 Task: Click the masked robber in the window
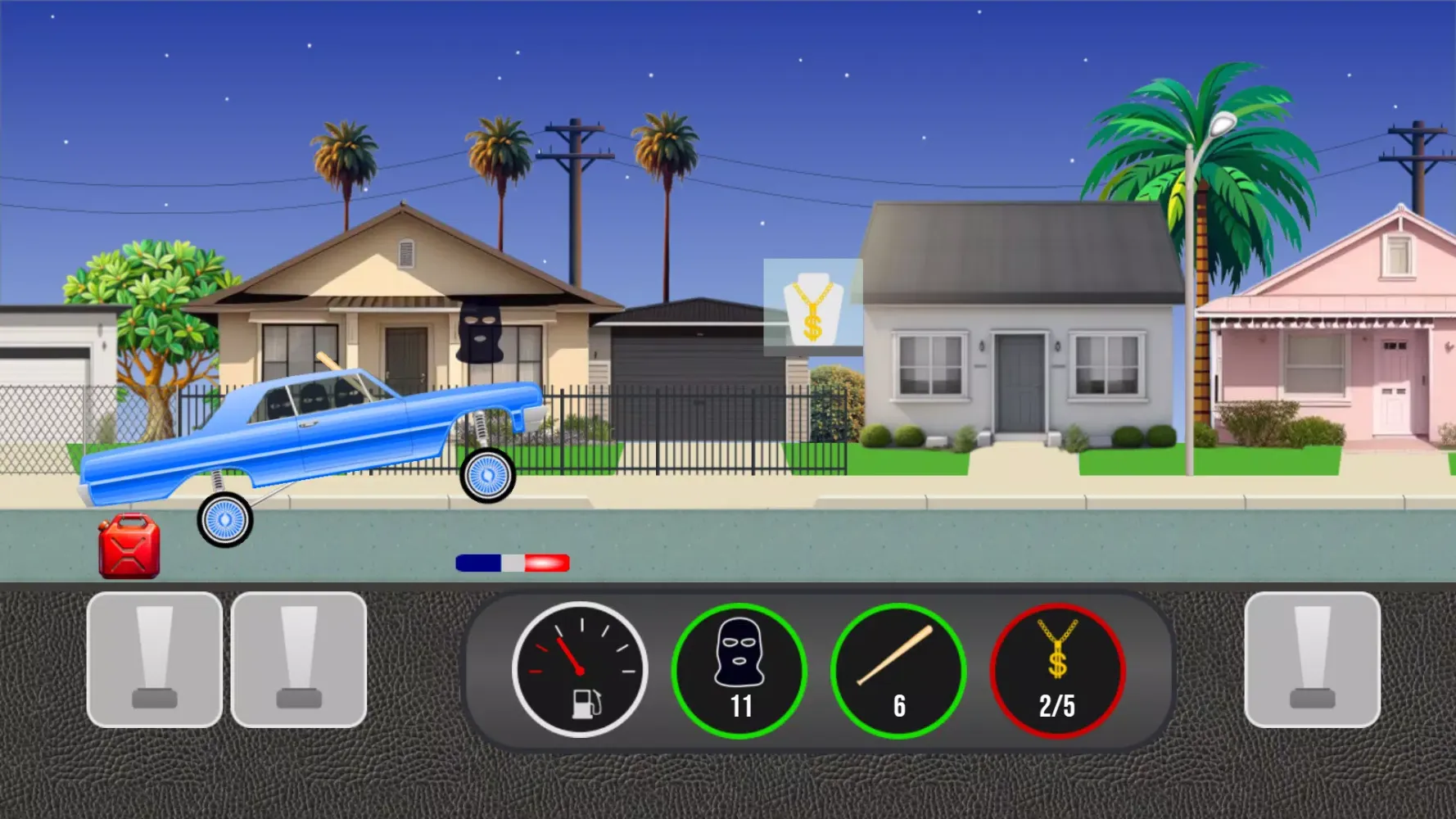pyautogui.click(x=479, y=330)
